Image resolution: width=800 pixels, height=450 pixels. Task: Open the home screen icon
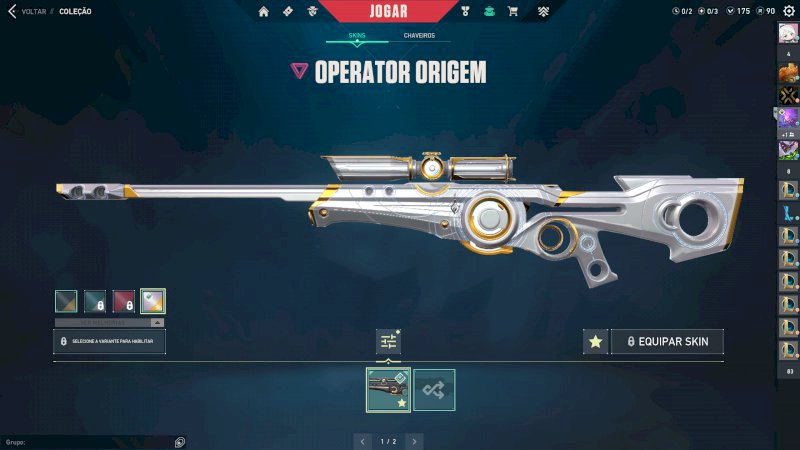(264, 11)
